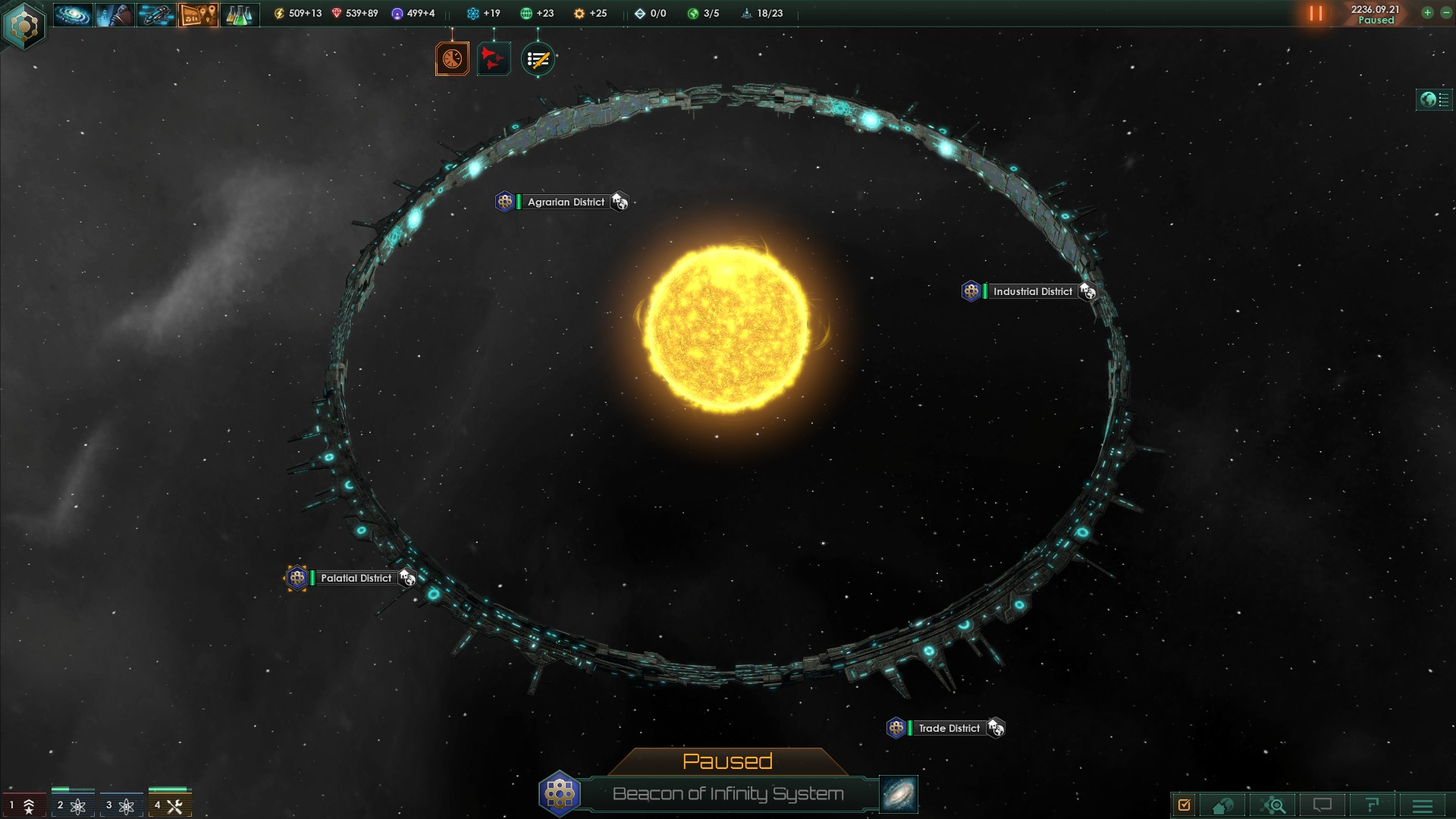Open the research flasks technology tab

239,14
